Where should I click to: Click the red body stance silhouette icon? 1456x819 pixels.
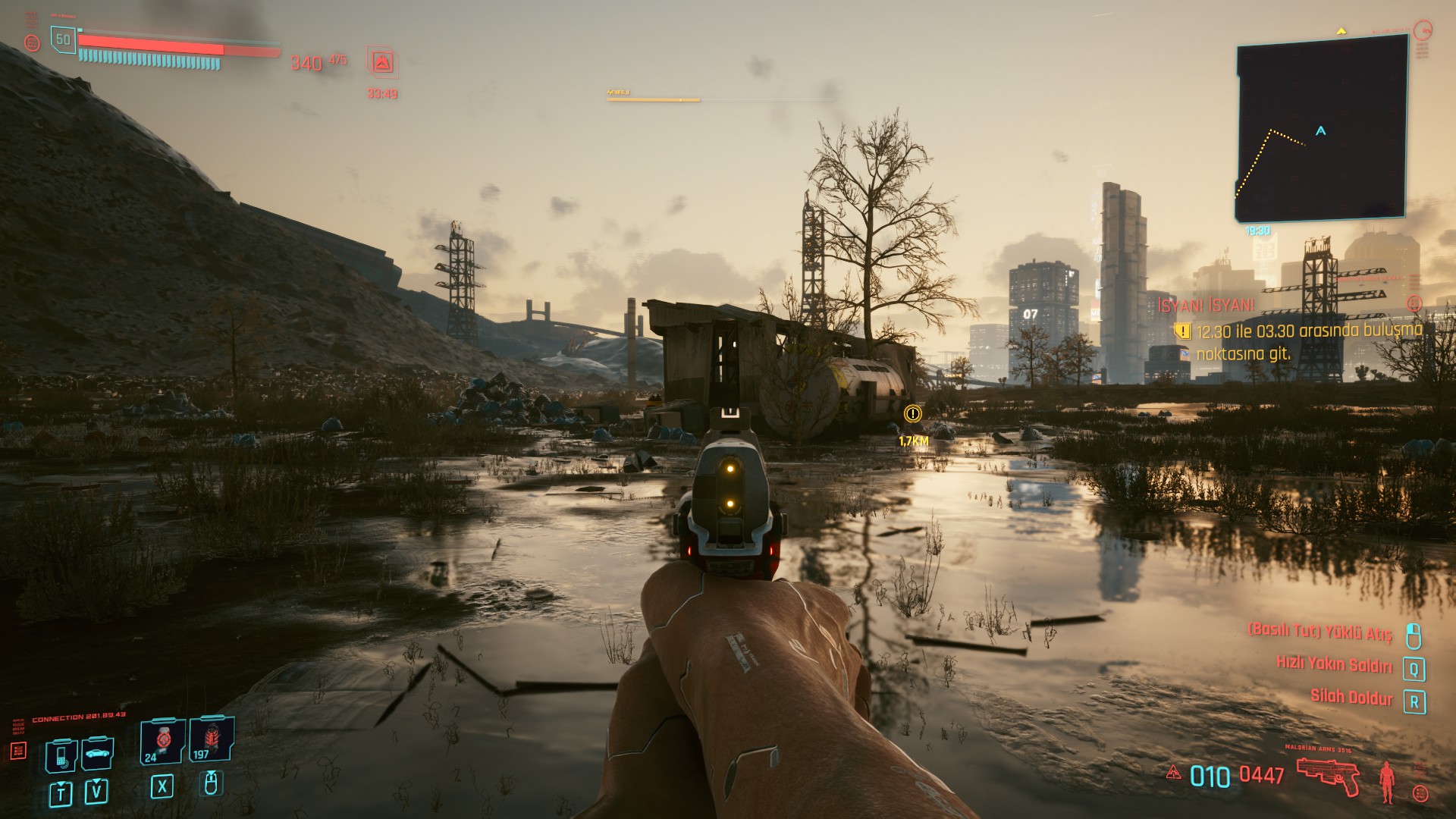1387,781
